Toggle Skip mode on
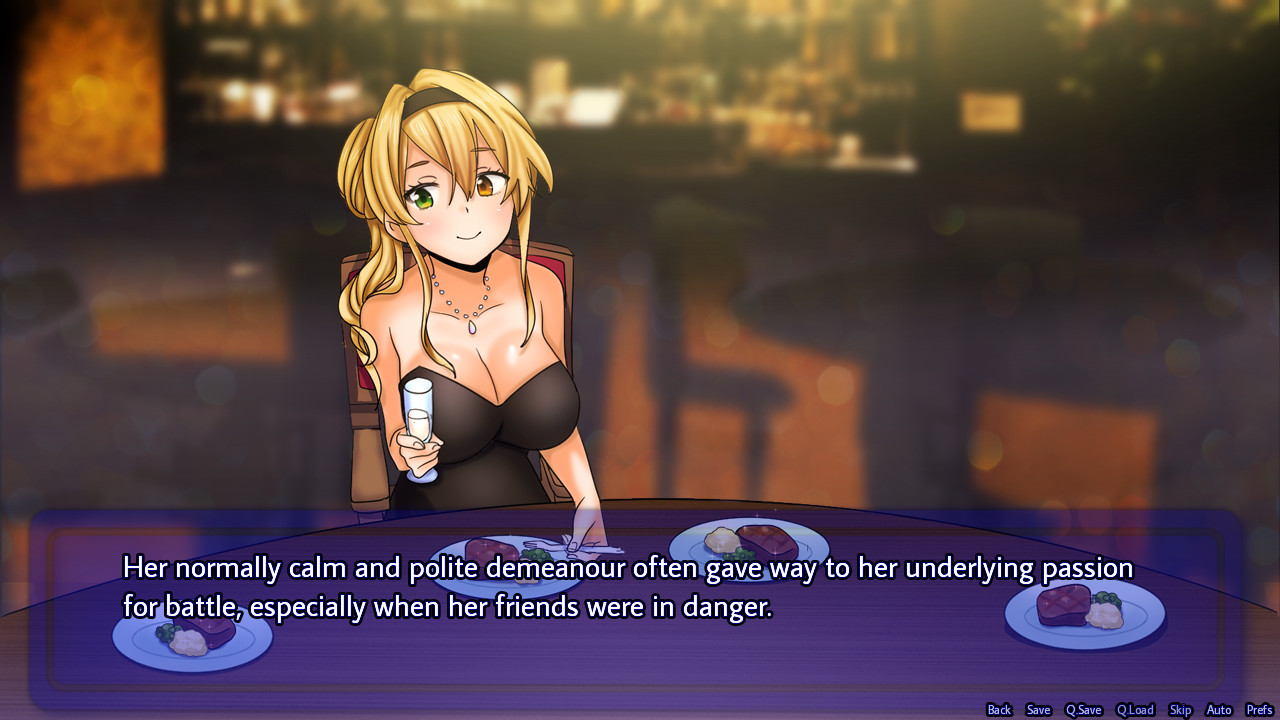Viewport: 1280px width, 720px height. (1180, 709)
